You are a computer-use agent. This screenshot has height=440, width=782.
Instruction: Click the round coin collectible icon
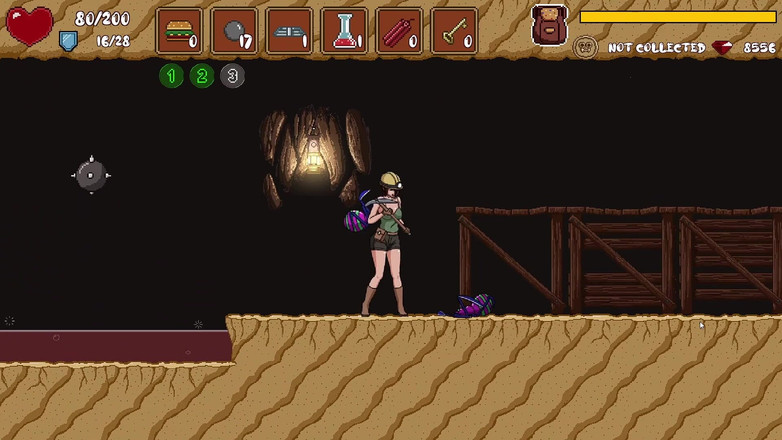[586, 47]
